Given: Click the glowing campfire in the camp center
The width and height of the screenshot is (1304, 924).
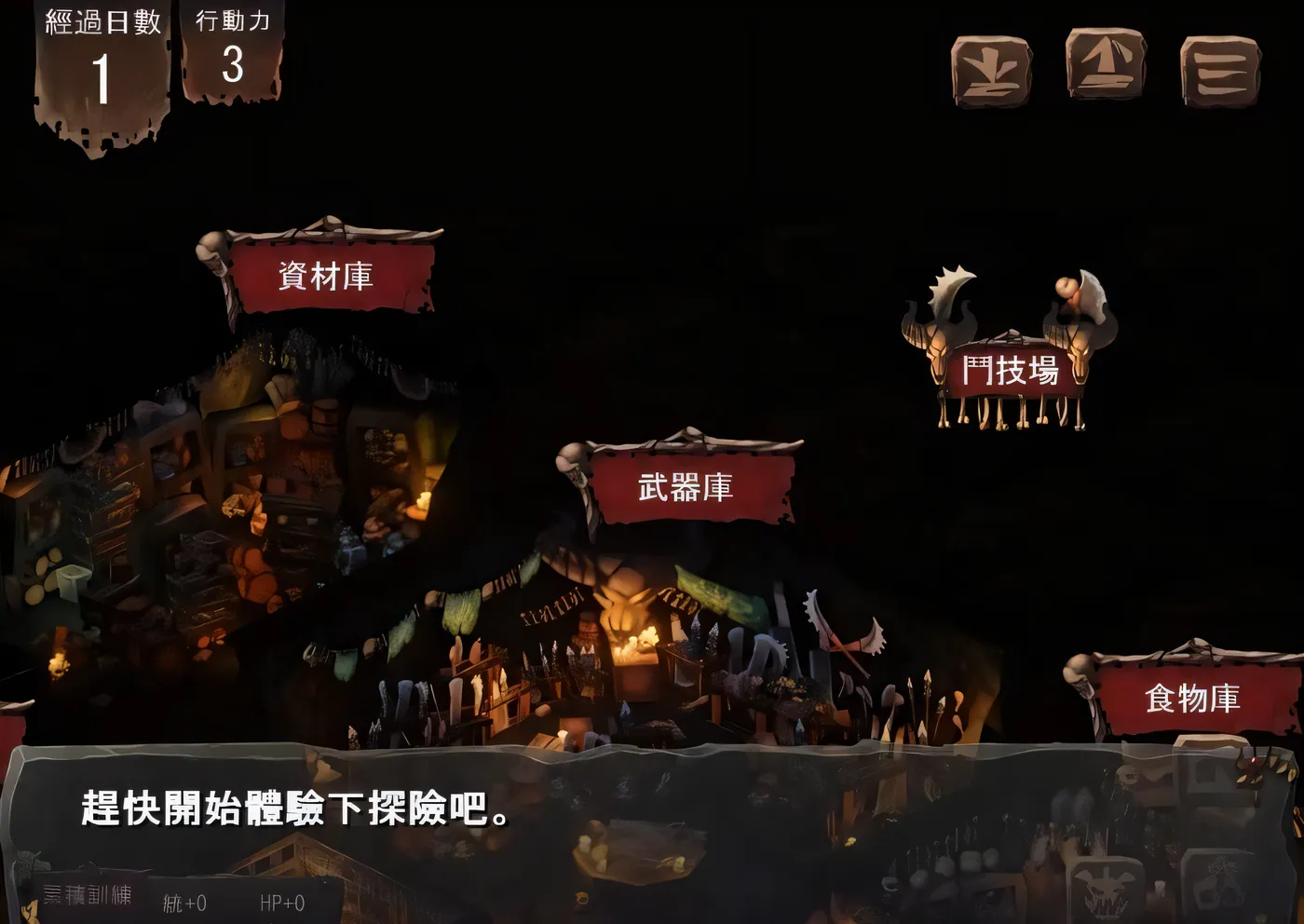Looking at the screenshot, I should pyautogui.click(x=643, y=638).
